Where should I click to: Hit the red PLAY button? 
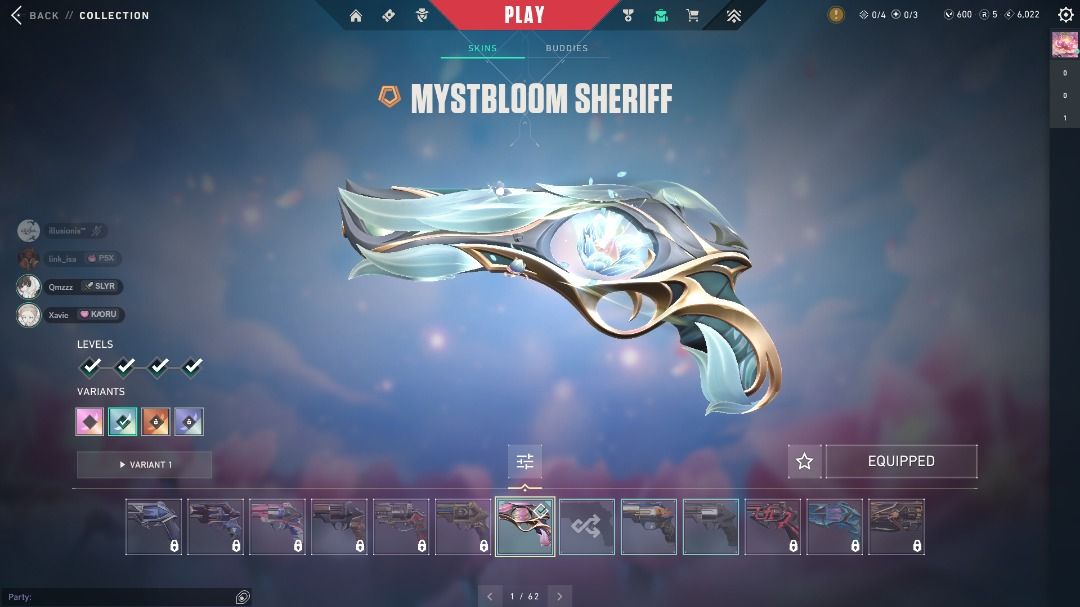pos(524,15)
